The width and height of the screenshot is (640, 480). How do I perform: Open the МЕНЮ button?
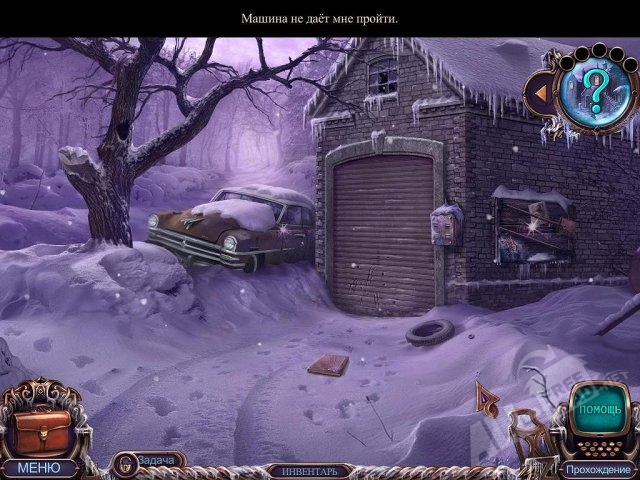(38, 467)
